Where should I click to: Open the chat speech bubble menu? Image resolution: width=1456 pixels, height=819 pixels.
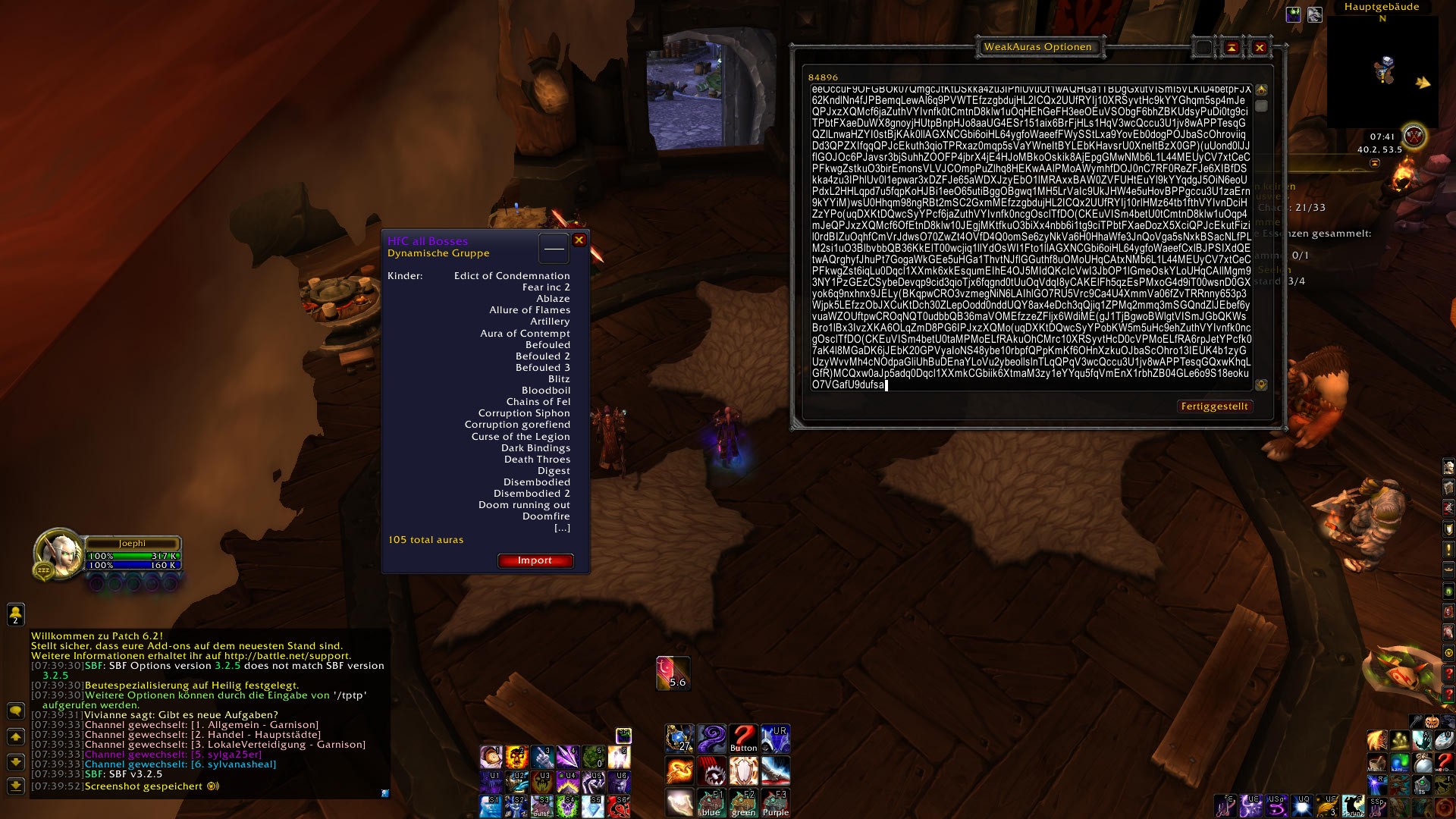click(15, 711)
